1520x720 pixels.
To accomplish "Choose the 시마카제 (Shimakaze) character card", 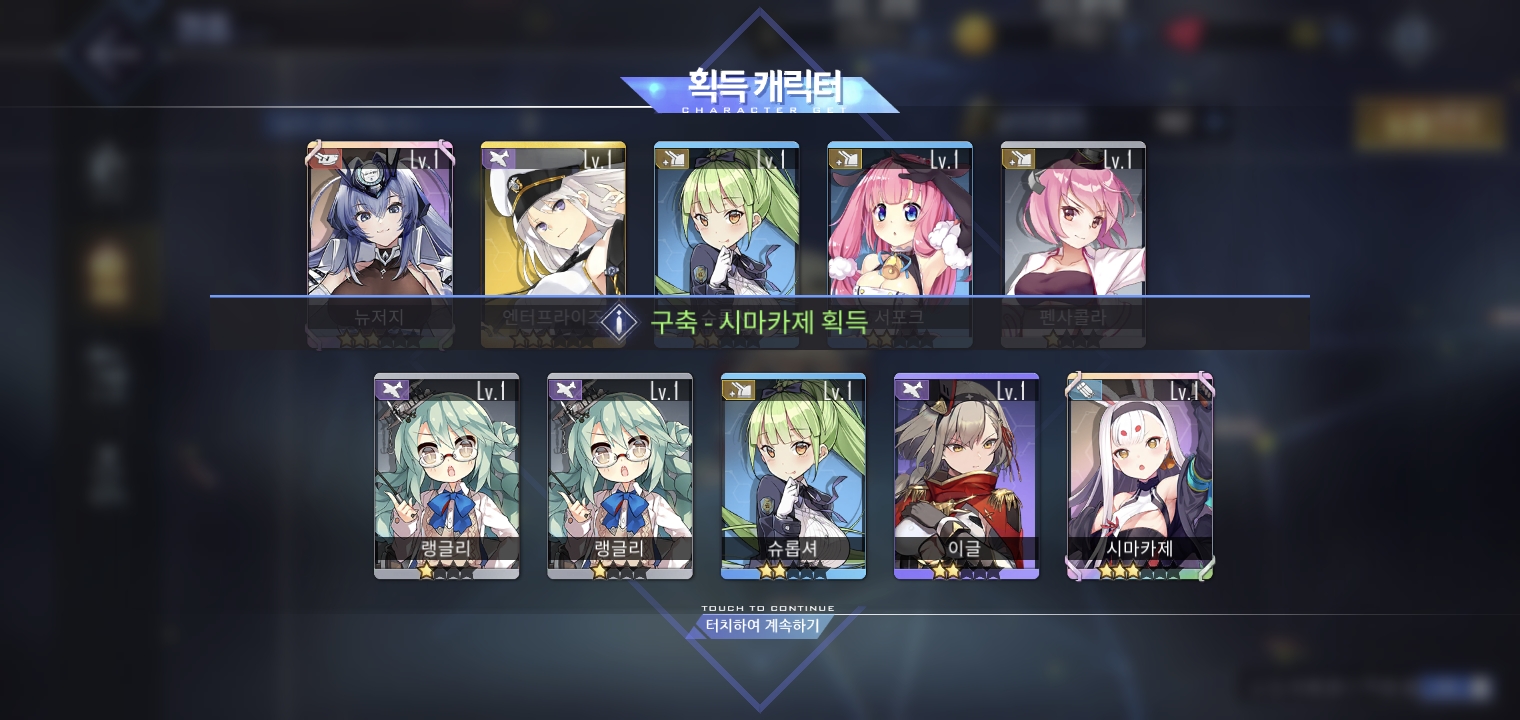I will (1140, 470).
